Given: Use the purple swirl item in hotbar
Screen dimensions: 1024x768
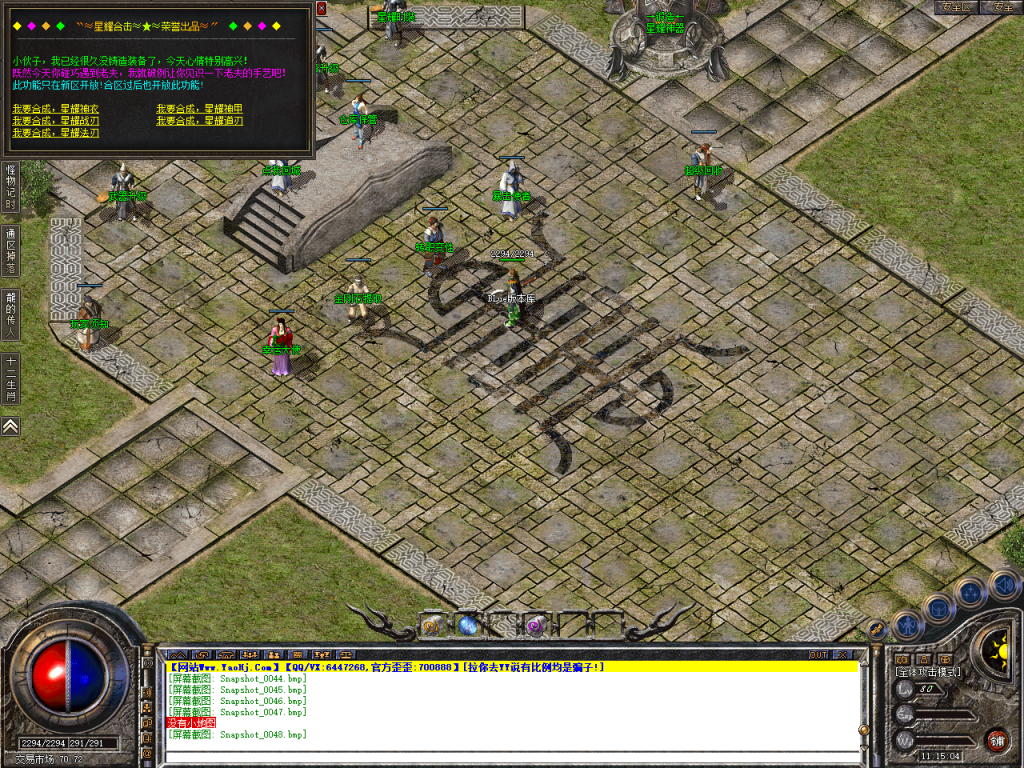Looking at the screenshot, I should (x=535, y=626).
